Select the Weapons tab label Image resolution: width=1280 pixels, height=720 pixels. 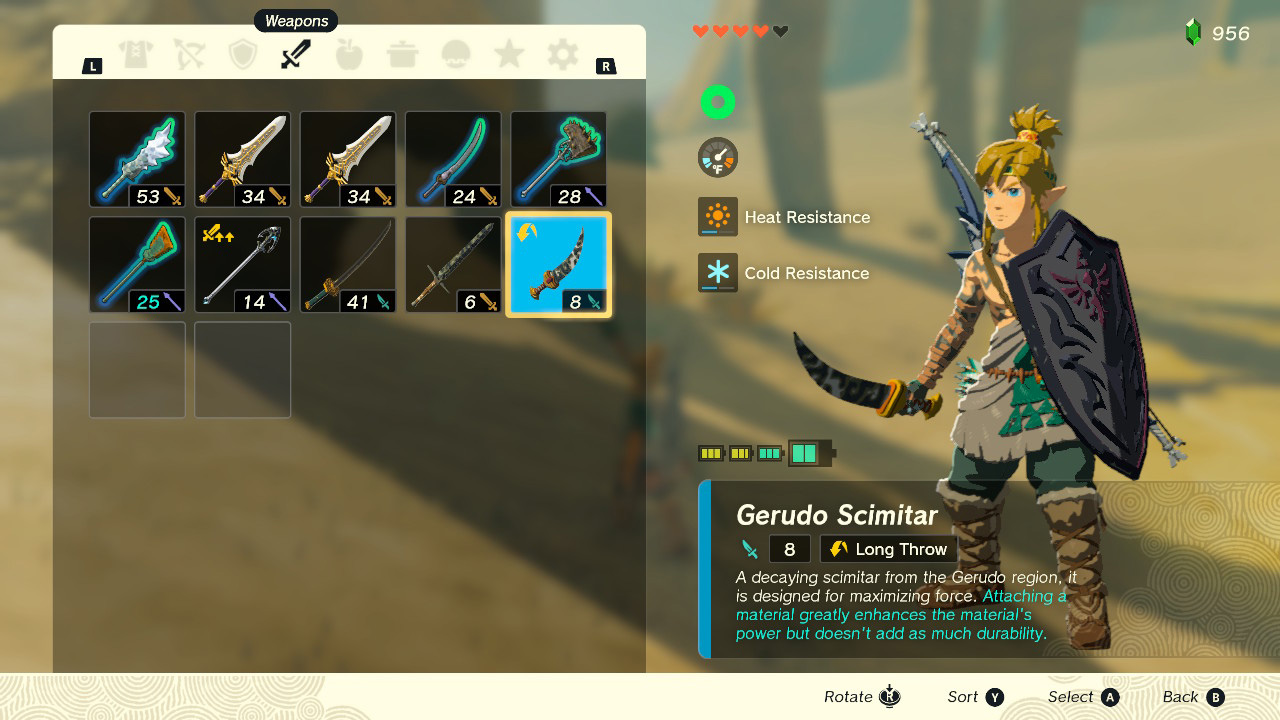(x=296, y=20)
